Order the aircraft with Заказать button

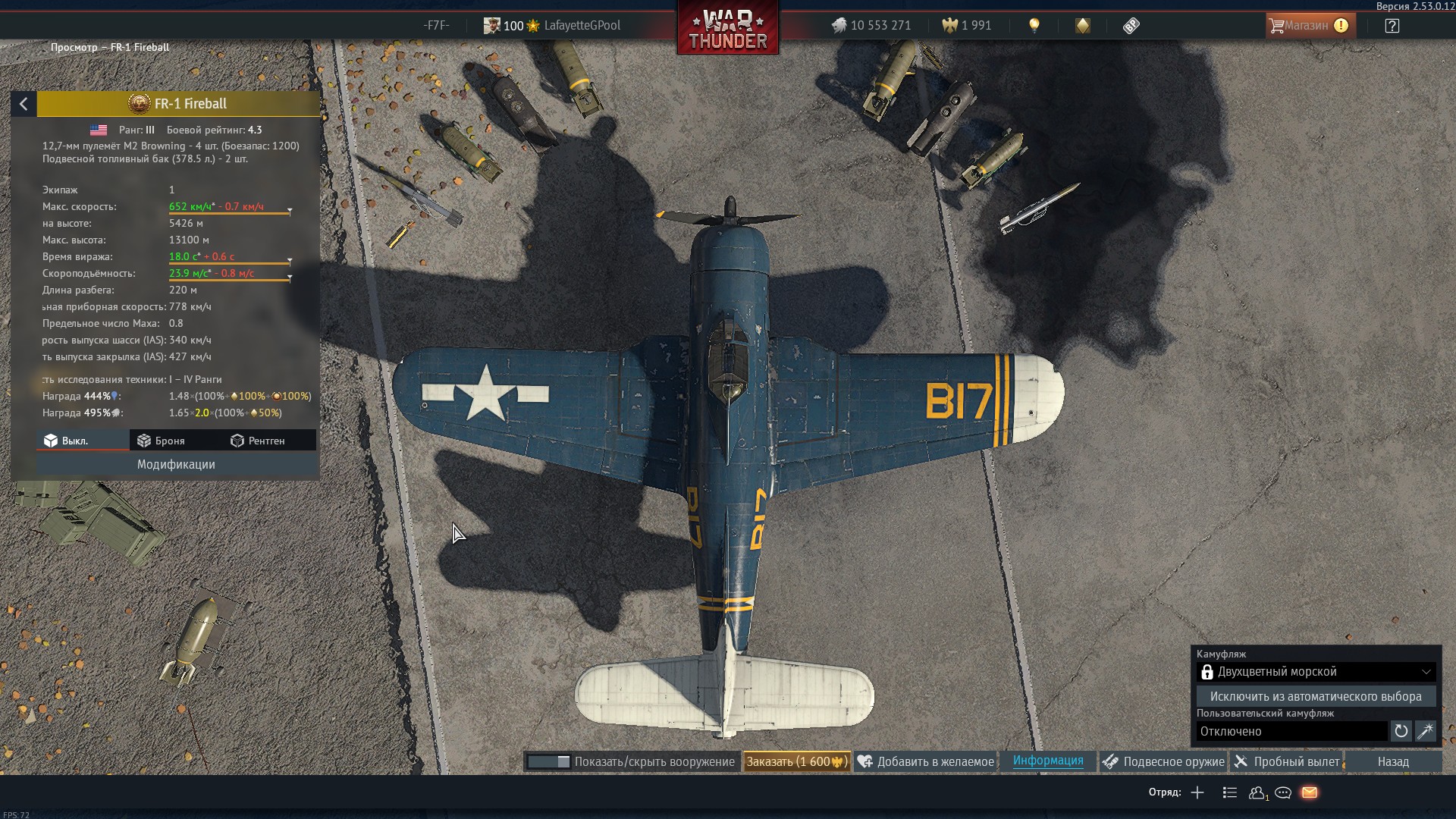click(796, 761)
